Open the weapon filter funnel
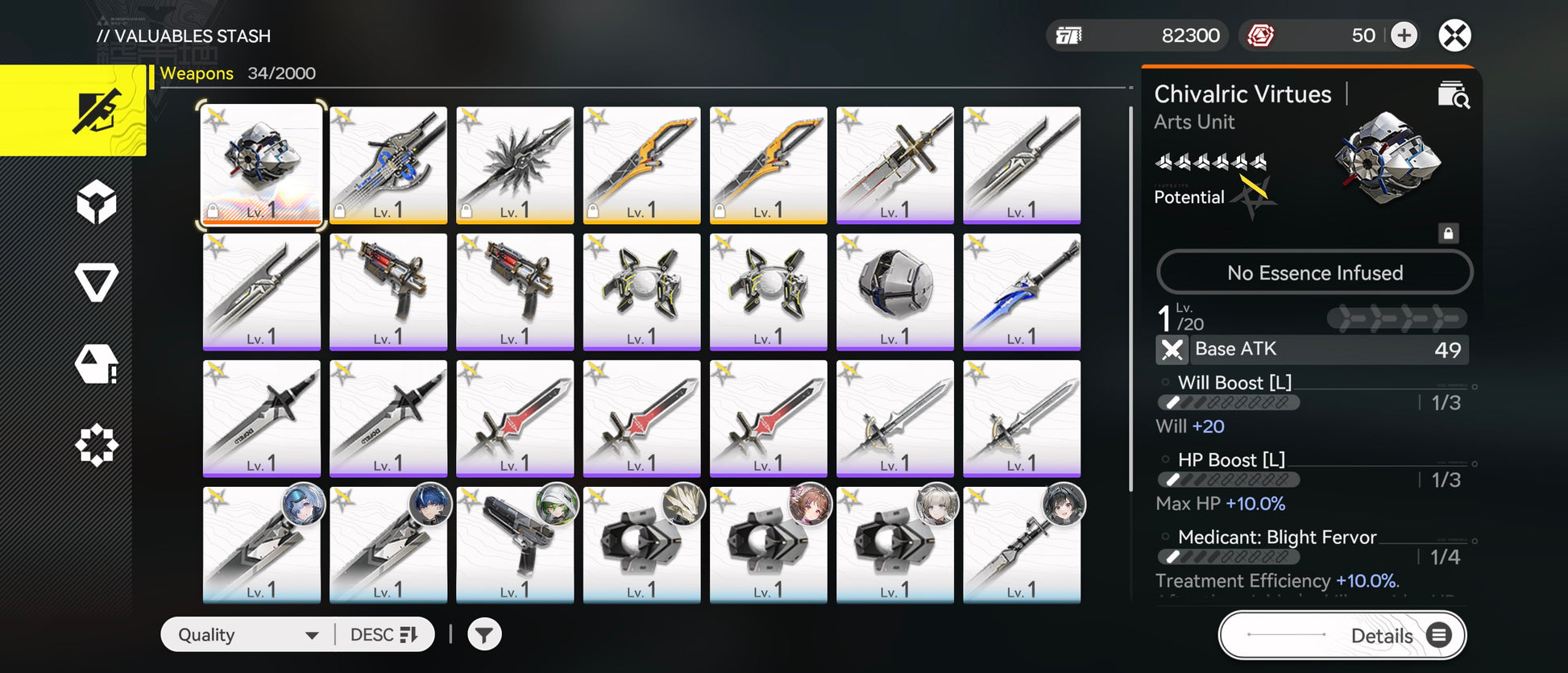Screen dimensions: 1568x673 click(x=484, y=635)
